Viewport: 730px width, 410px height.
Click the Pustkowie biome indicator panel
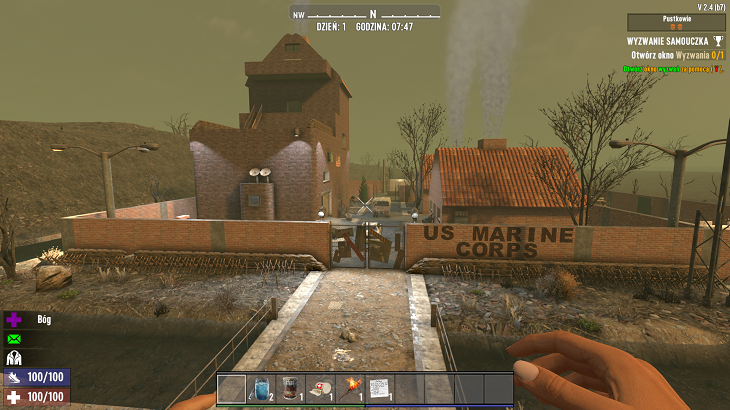tap(676, 22)
